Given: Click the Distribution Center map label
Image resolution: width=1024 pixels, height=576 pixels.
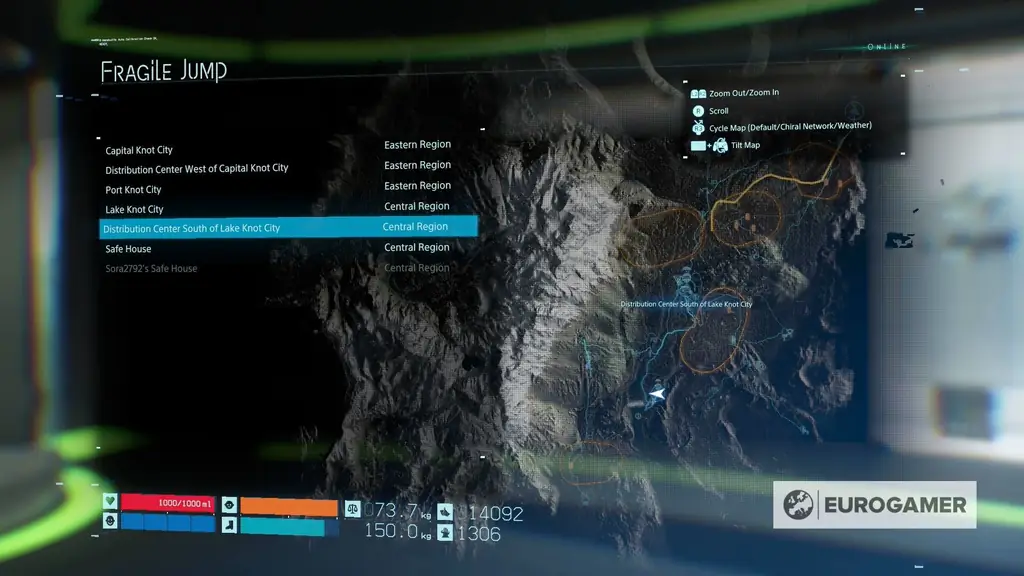Looking at the screenshot, I should point(686,304).
